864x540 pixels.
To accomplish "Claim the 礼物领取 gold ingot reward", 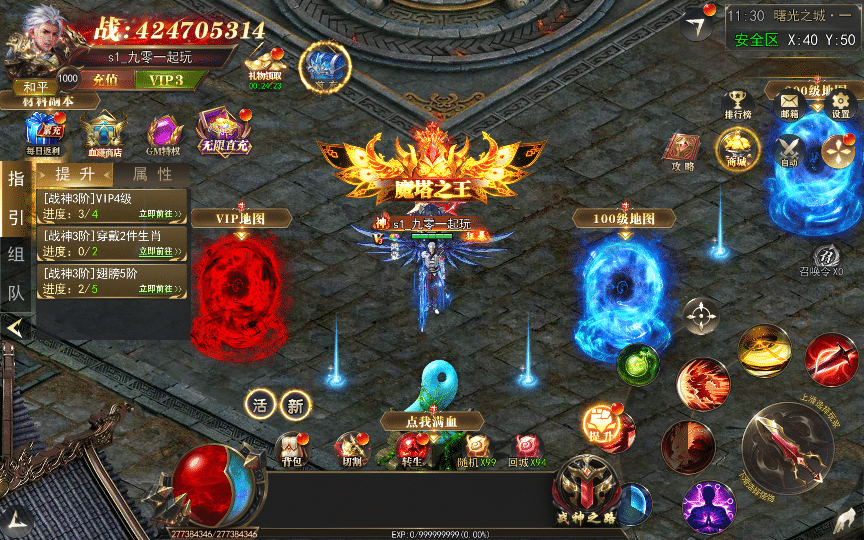I will click(265, 60).
